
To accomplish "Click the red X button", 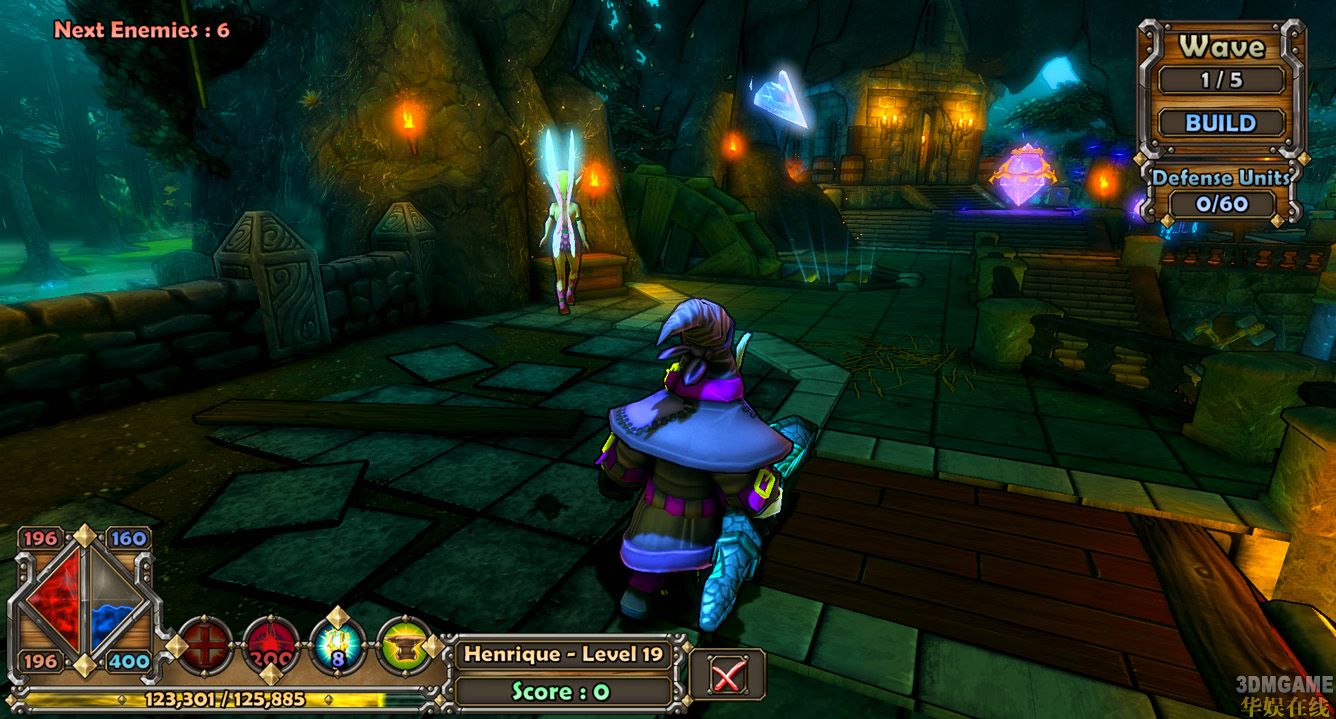I will [727, 675].
